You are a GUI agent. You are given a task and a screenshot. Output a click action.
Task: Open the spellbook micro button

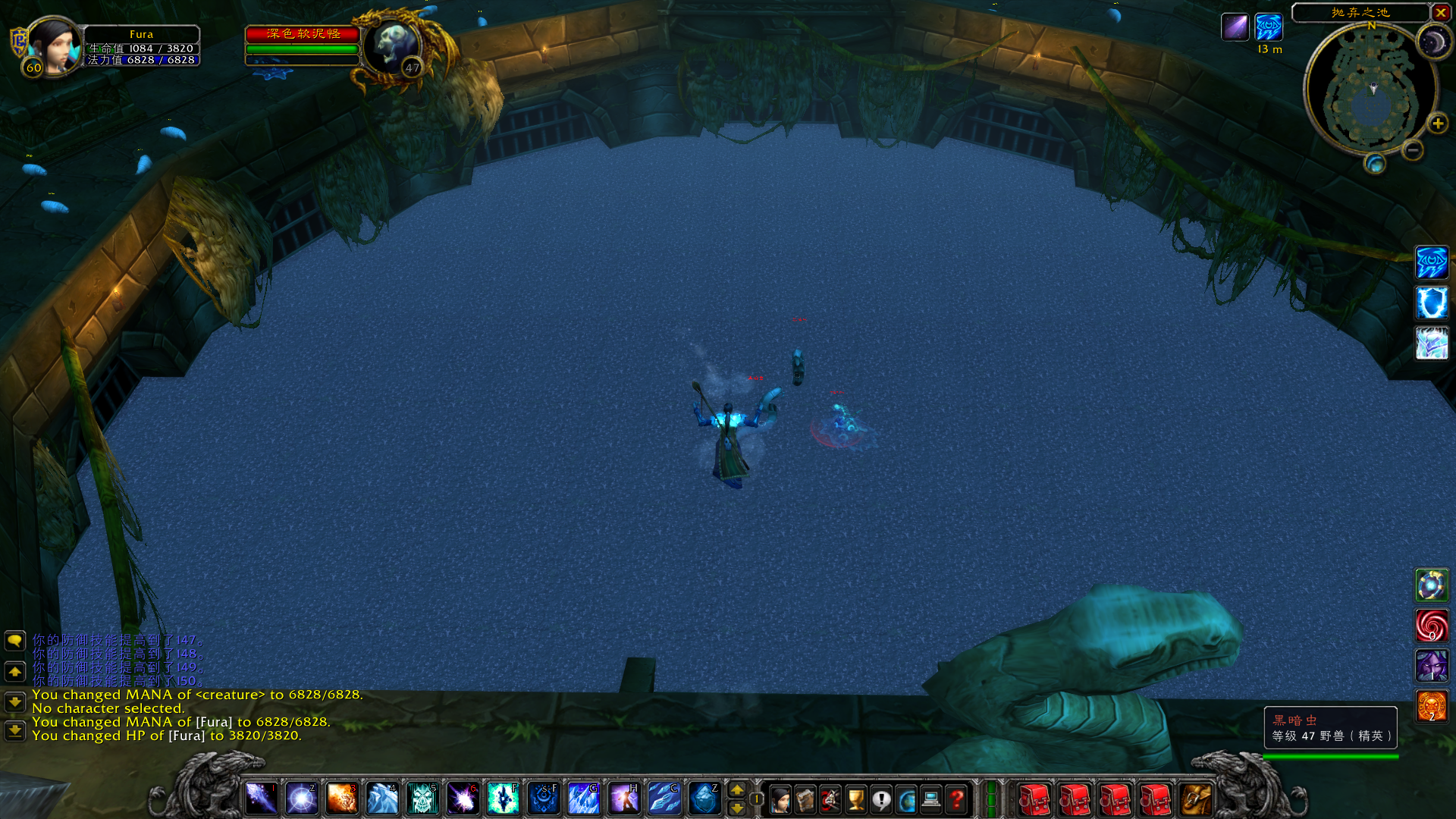click(805, 799)
